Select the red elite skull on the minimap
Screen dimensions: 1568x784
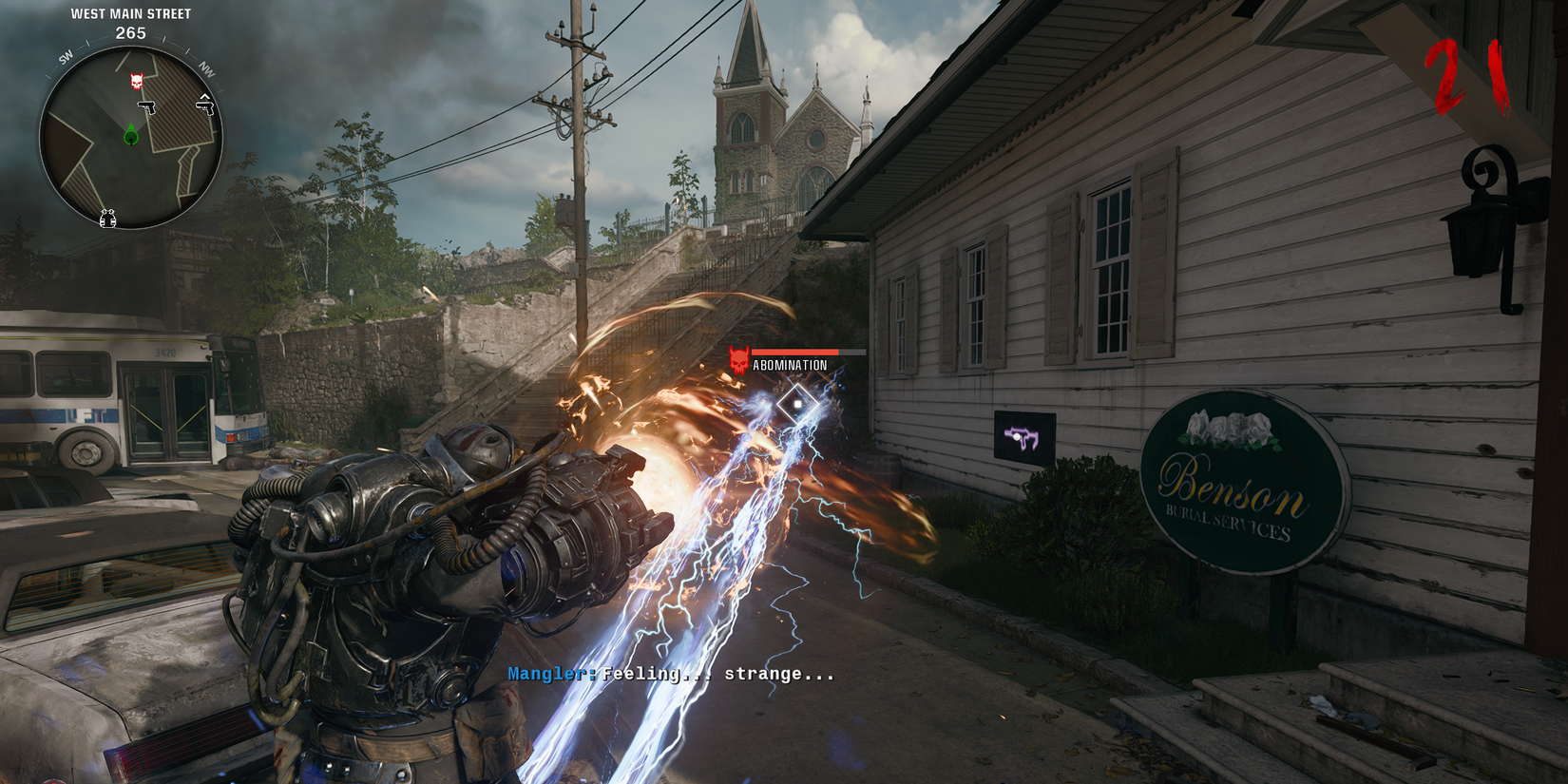[137, 80]
